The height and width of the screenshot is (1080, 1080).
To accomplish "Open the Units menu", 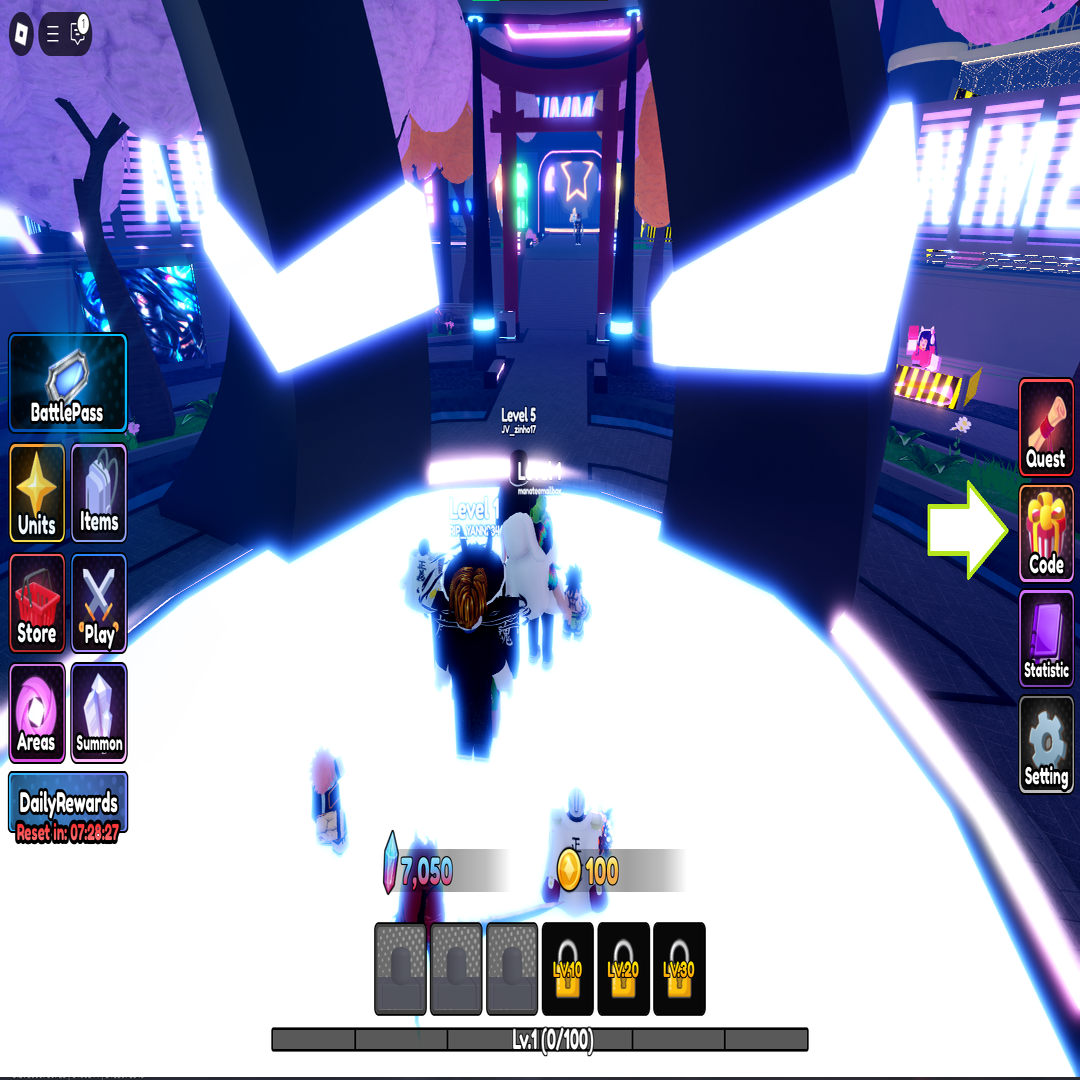I will click(37, 493).
